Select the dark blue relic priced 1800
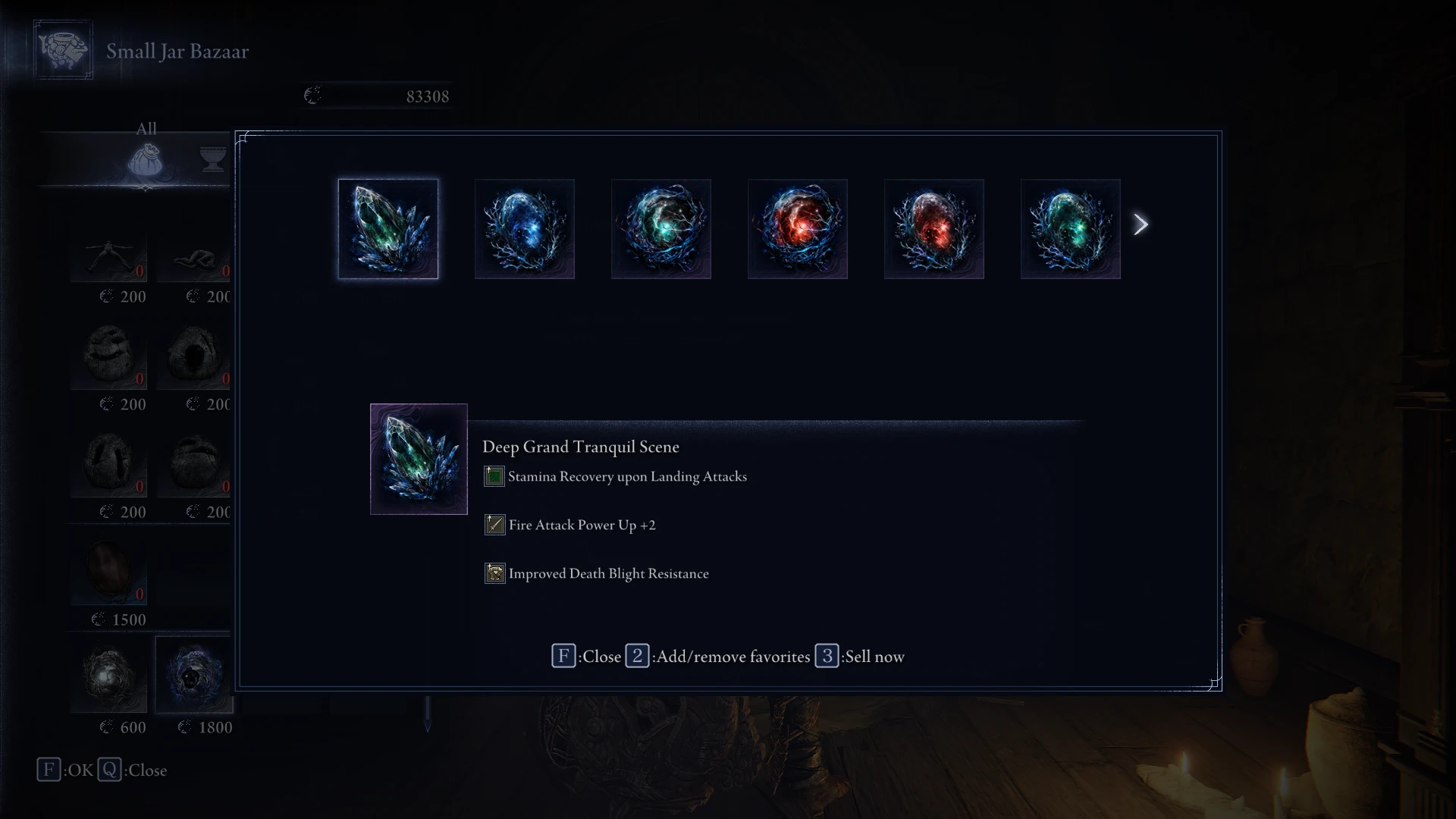The width and height of the screenshot is (1456, 819). tap(193, 675)
